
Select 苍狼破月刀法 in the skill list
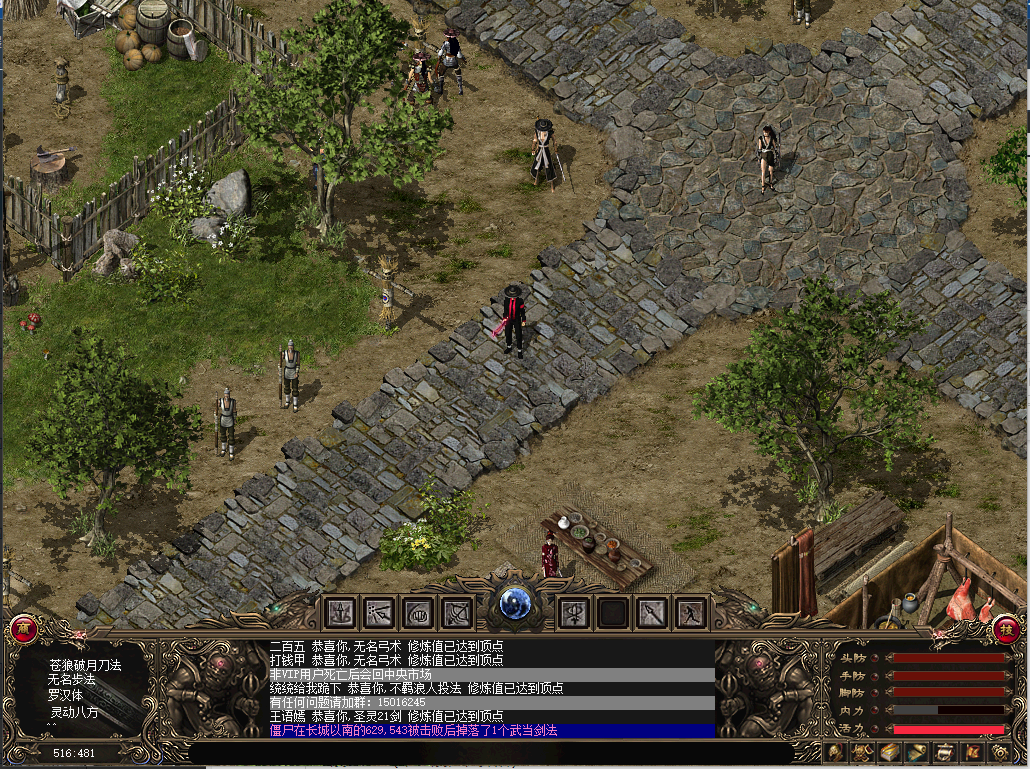tap(84, 664)
